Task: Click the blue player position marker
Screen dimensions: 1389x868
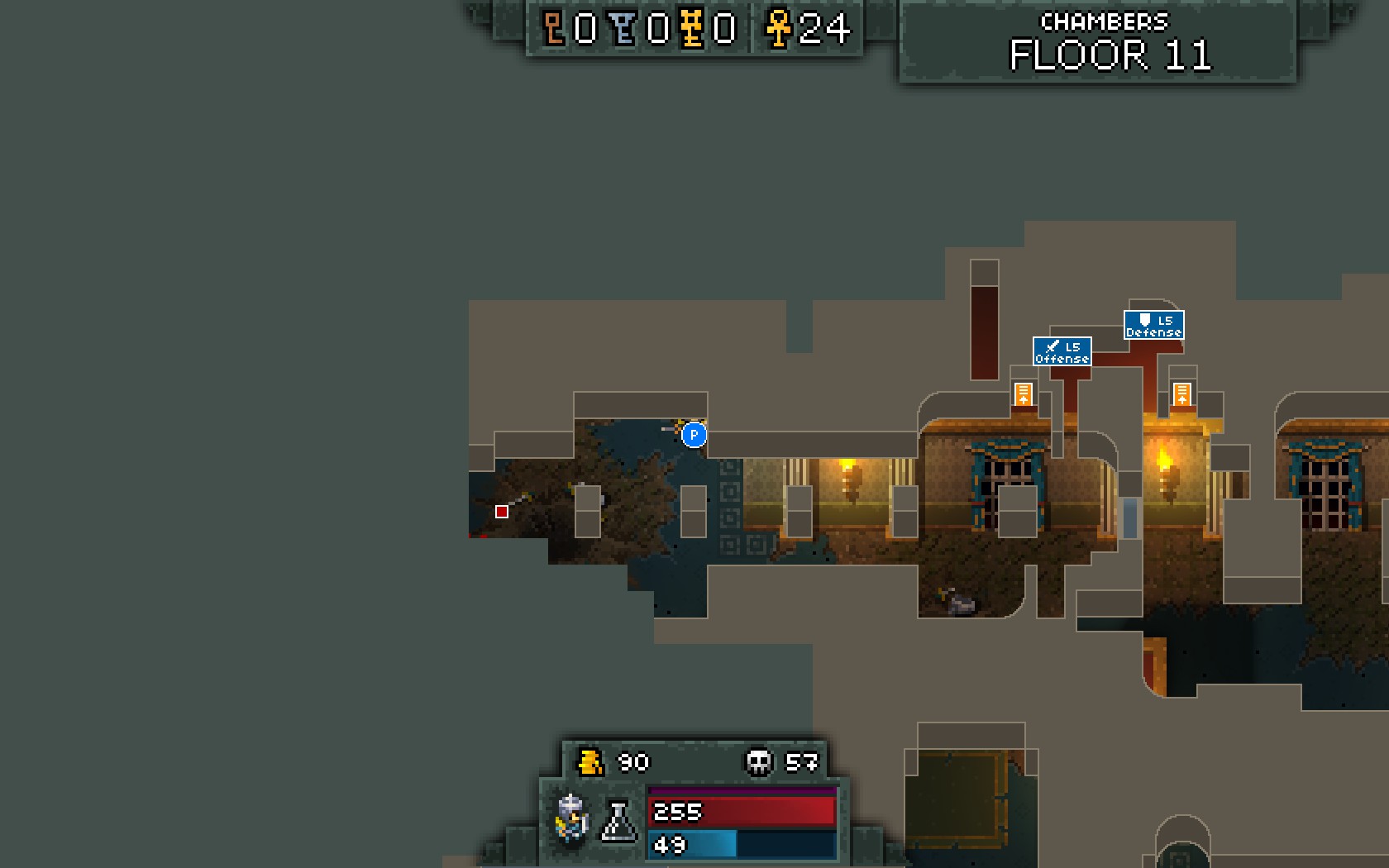Action: 694,434
